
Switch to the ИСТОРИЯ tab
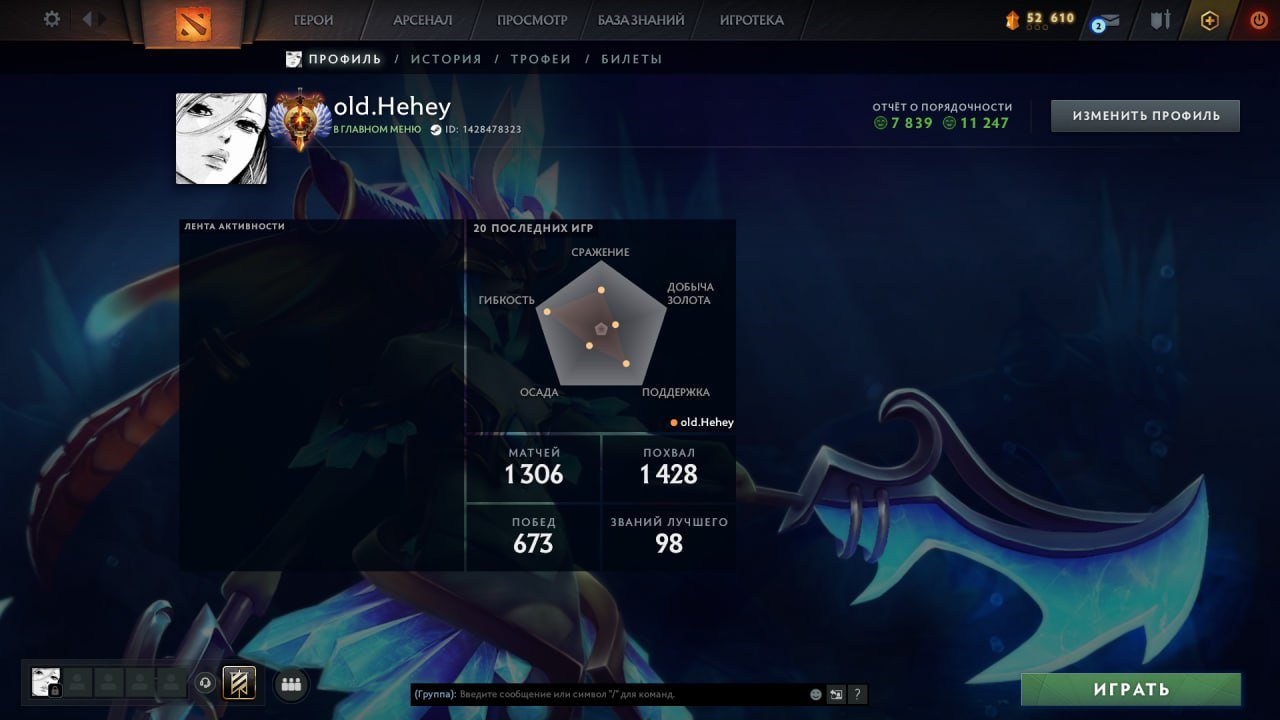pos(447,58)
